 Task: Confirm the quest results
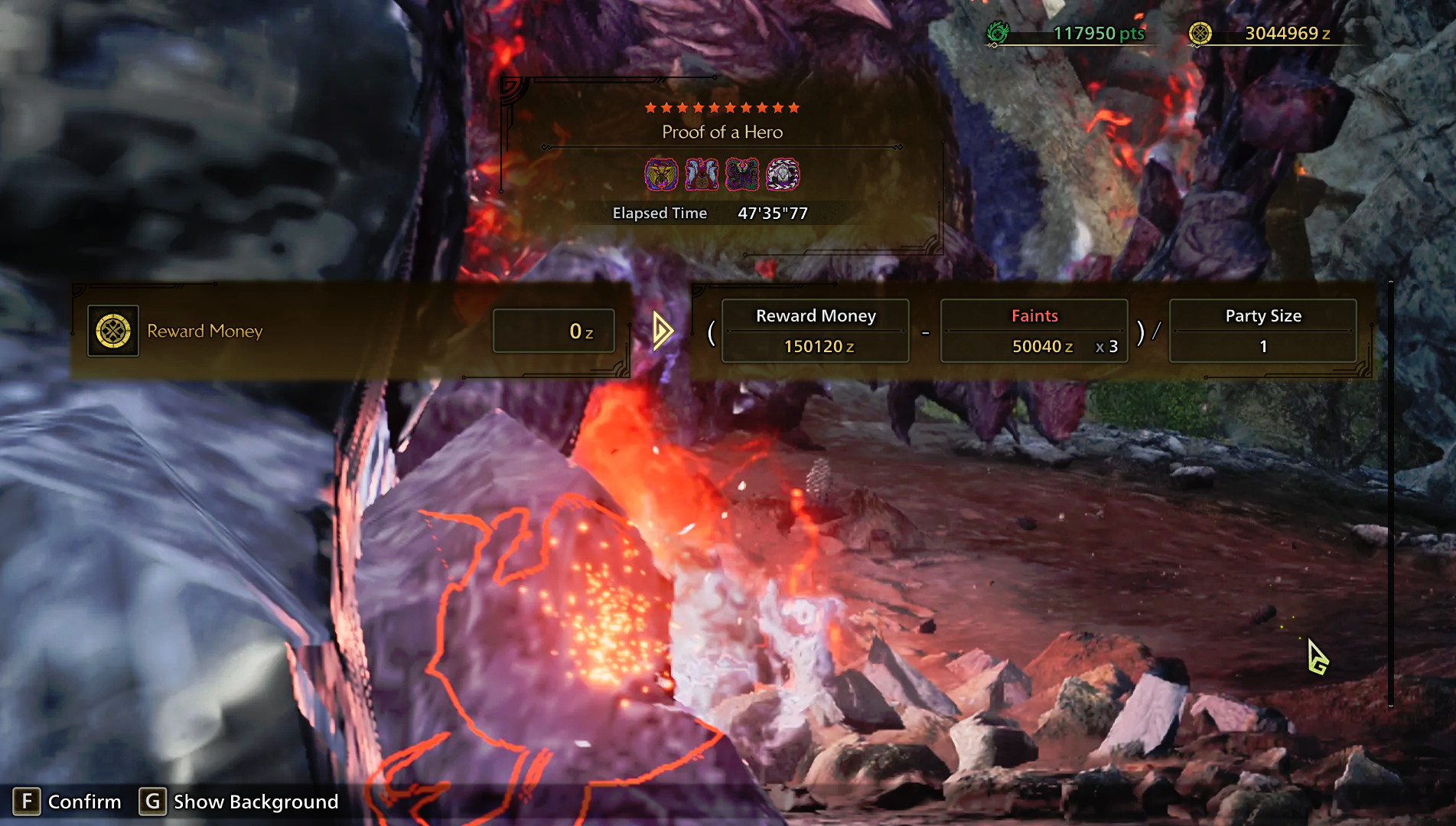pyautogui.click(x=67, y=802)
